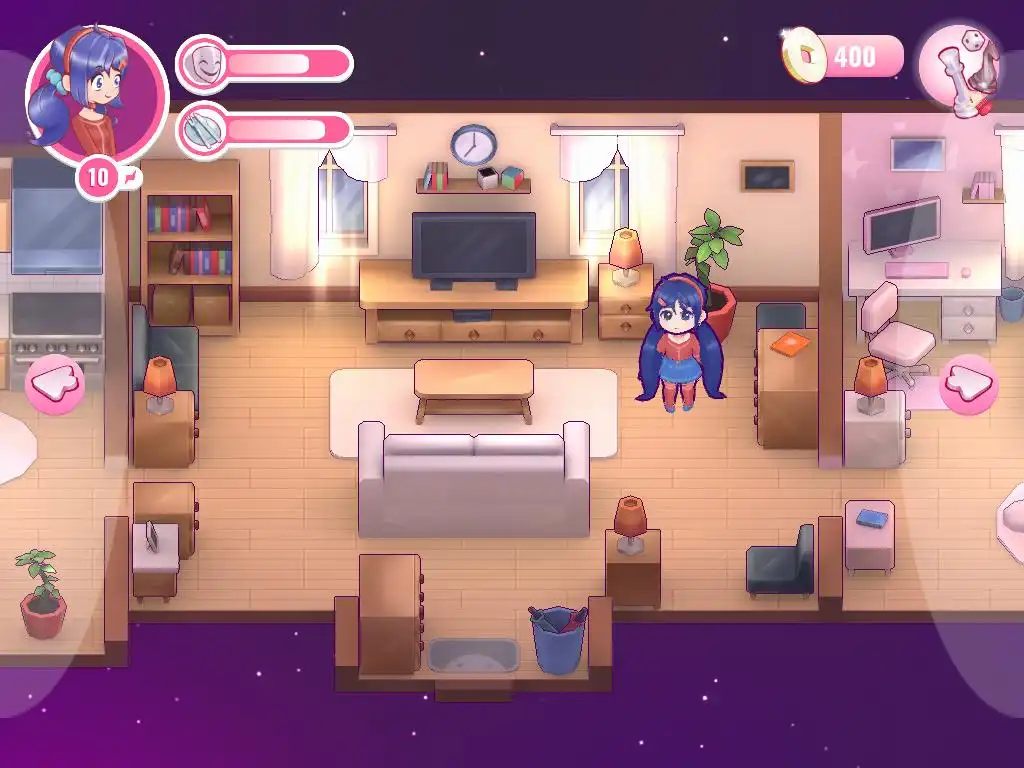
Task: Tap the donut currency counter
Action: 843,56
